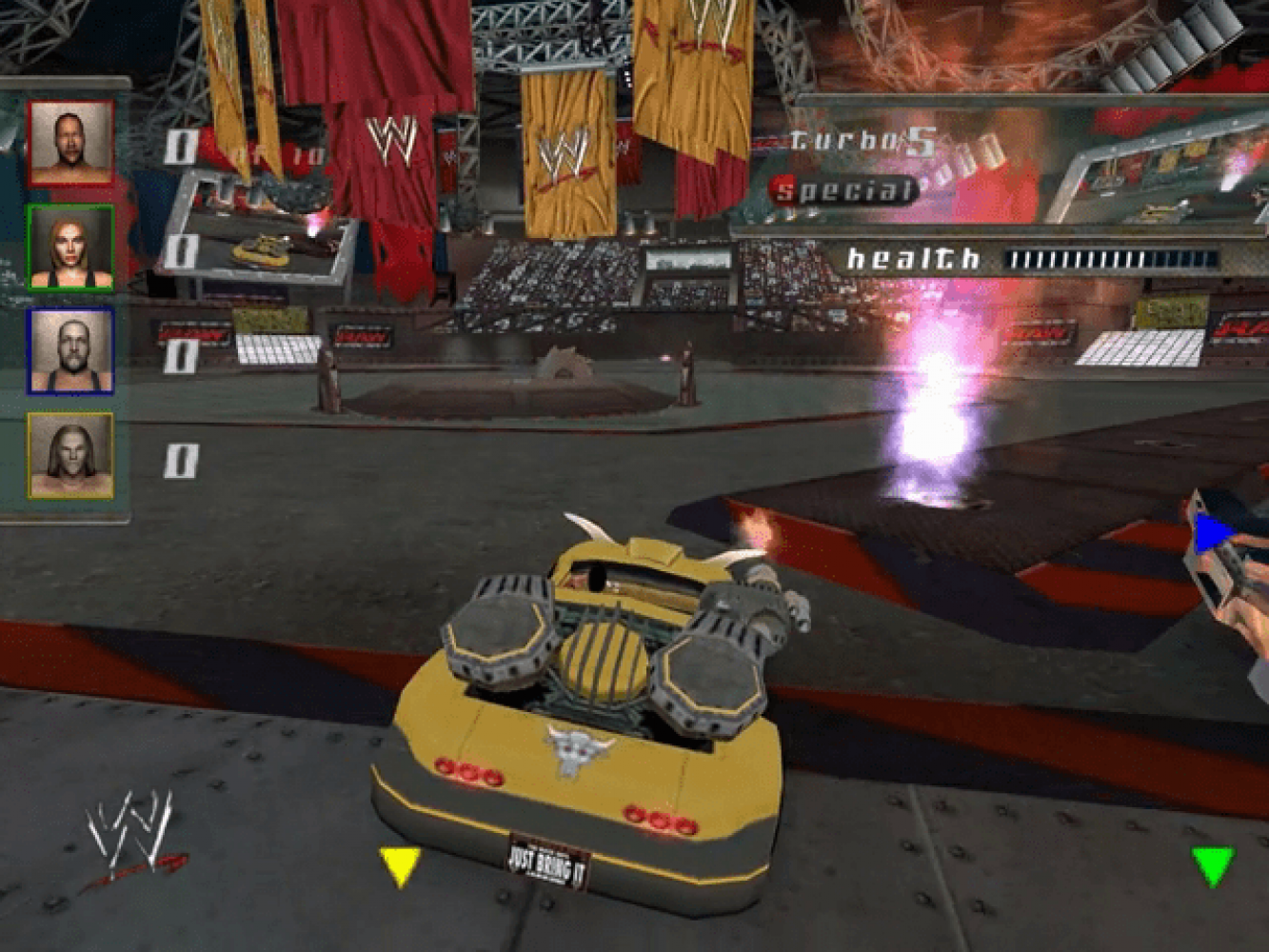1269x952 pixels.
Task: Click the blue opponent direction arrow
Action: tap(1213, 533)
